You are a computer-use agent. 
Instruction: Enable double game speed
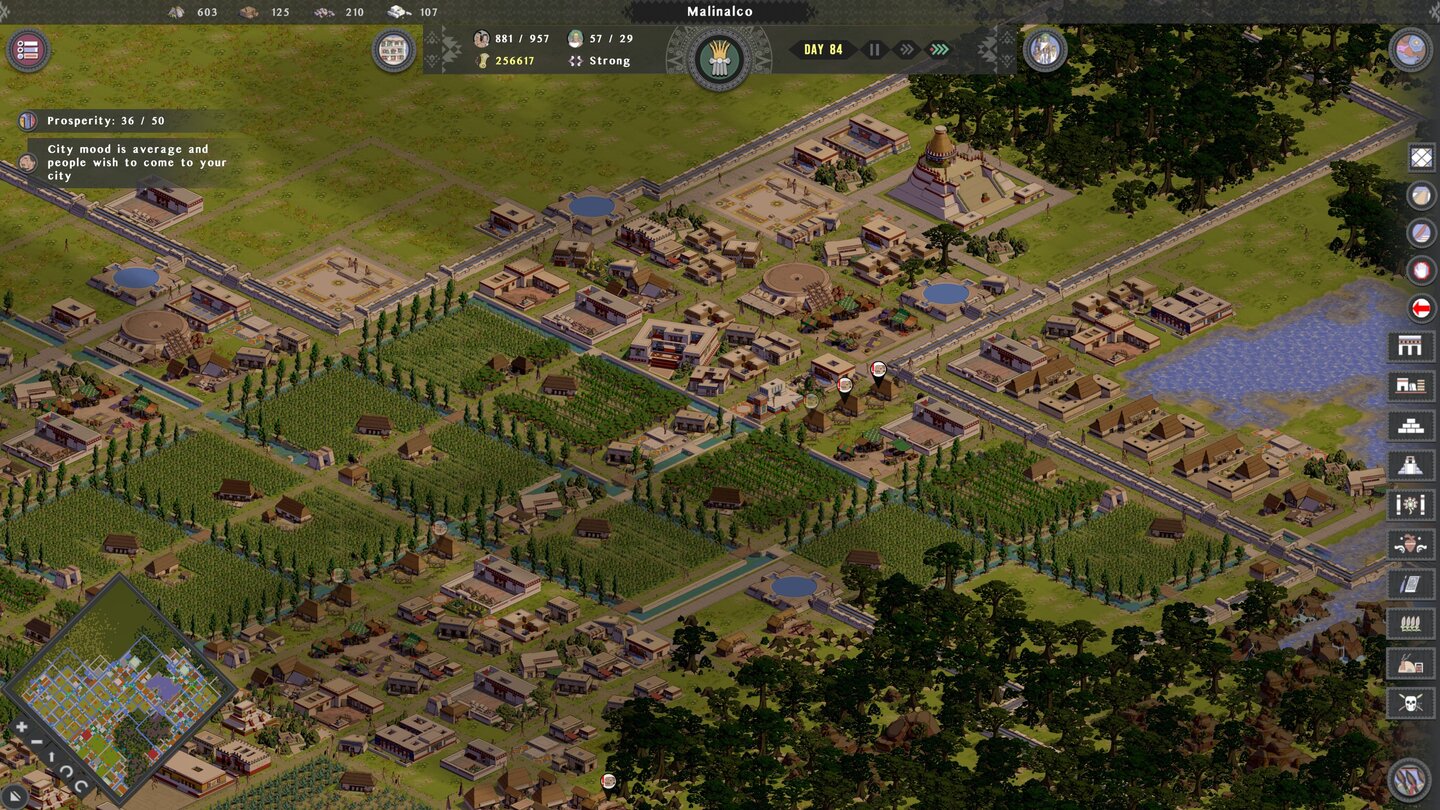[906, 49]
